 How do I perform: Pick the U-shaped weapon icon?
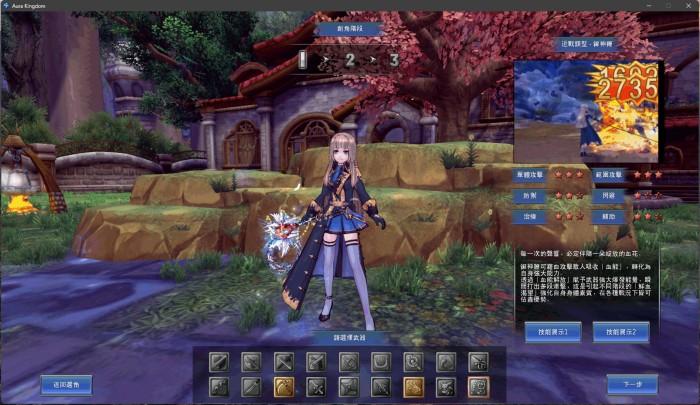[x=381, y=361]
